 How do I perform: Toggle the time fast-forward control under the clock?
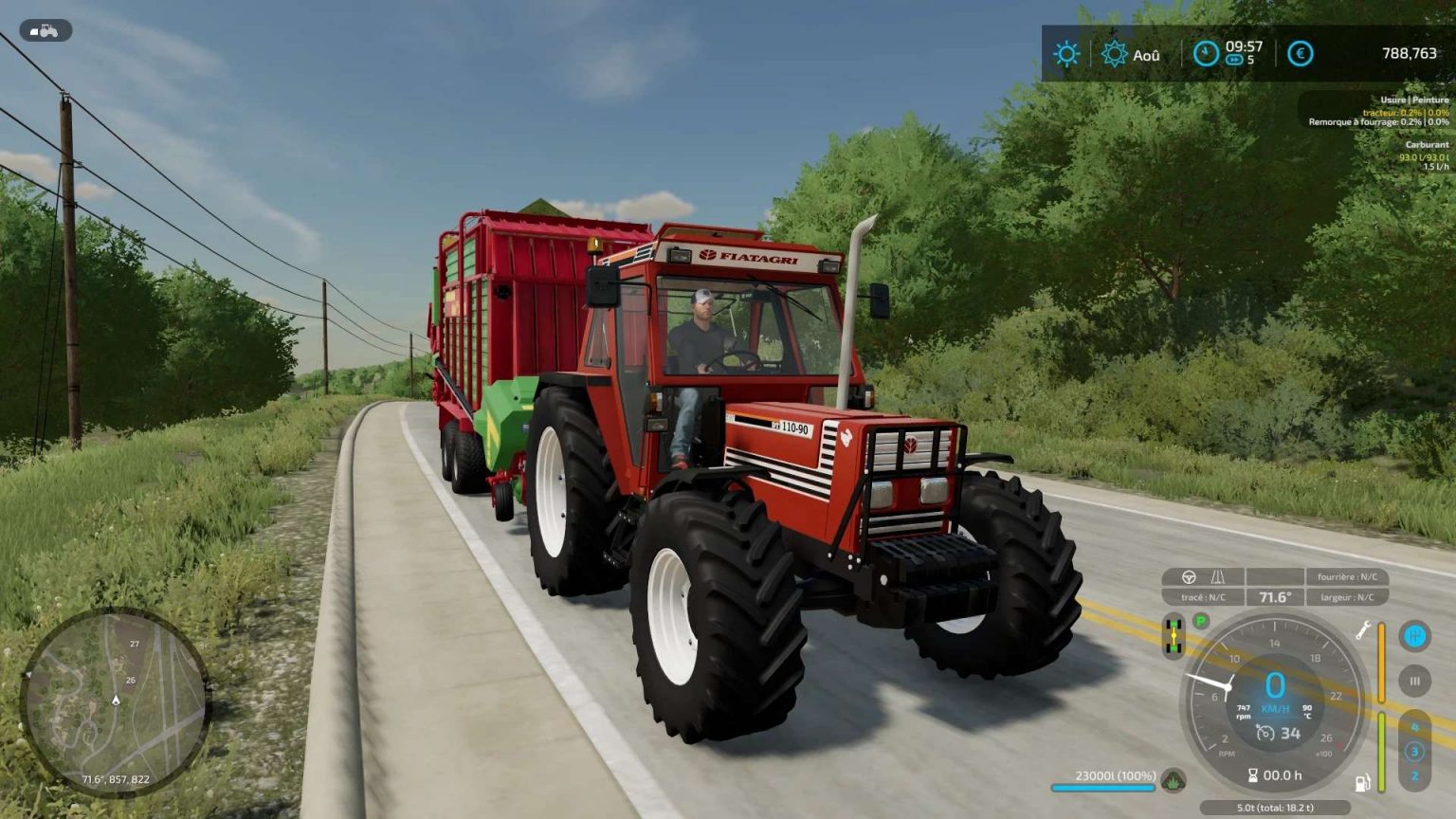point(1234,61)
